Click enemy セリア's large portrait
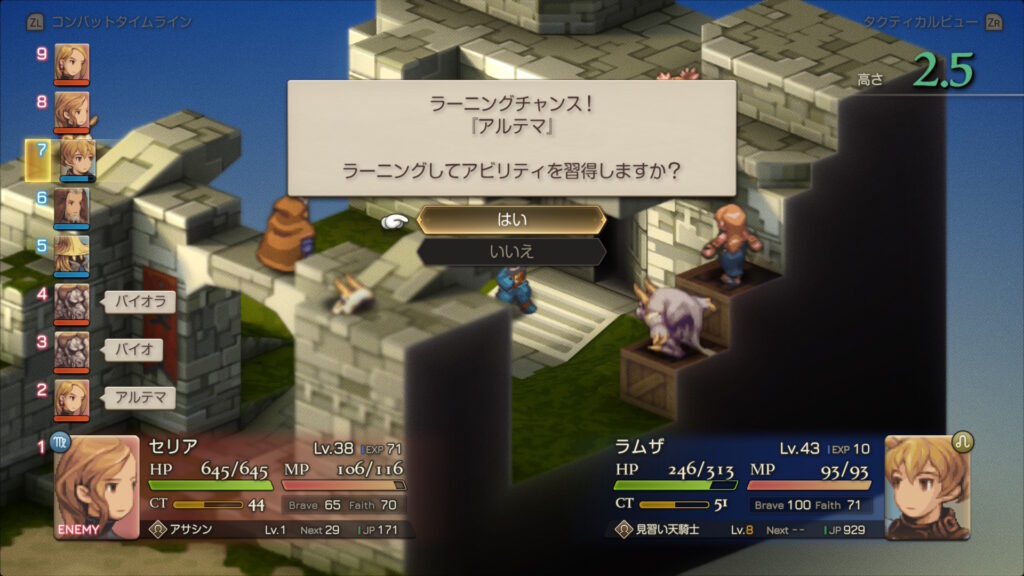The height and width of the screenshot is (576, 1024). pyautogui.click(x=96, y=487)
